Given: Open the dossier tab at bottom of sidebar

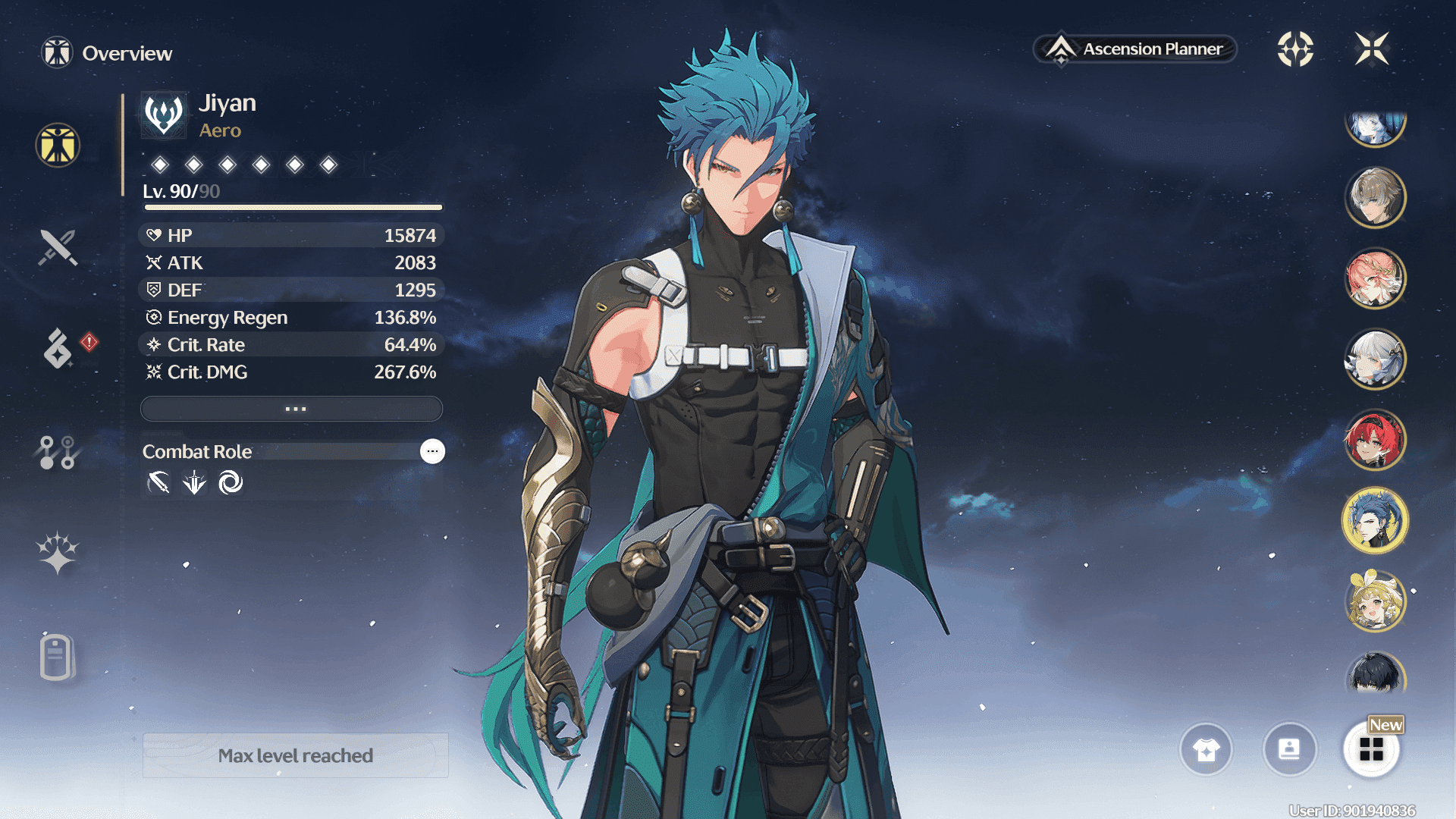Looking at the screenshot, I should coord(58,657).
